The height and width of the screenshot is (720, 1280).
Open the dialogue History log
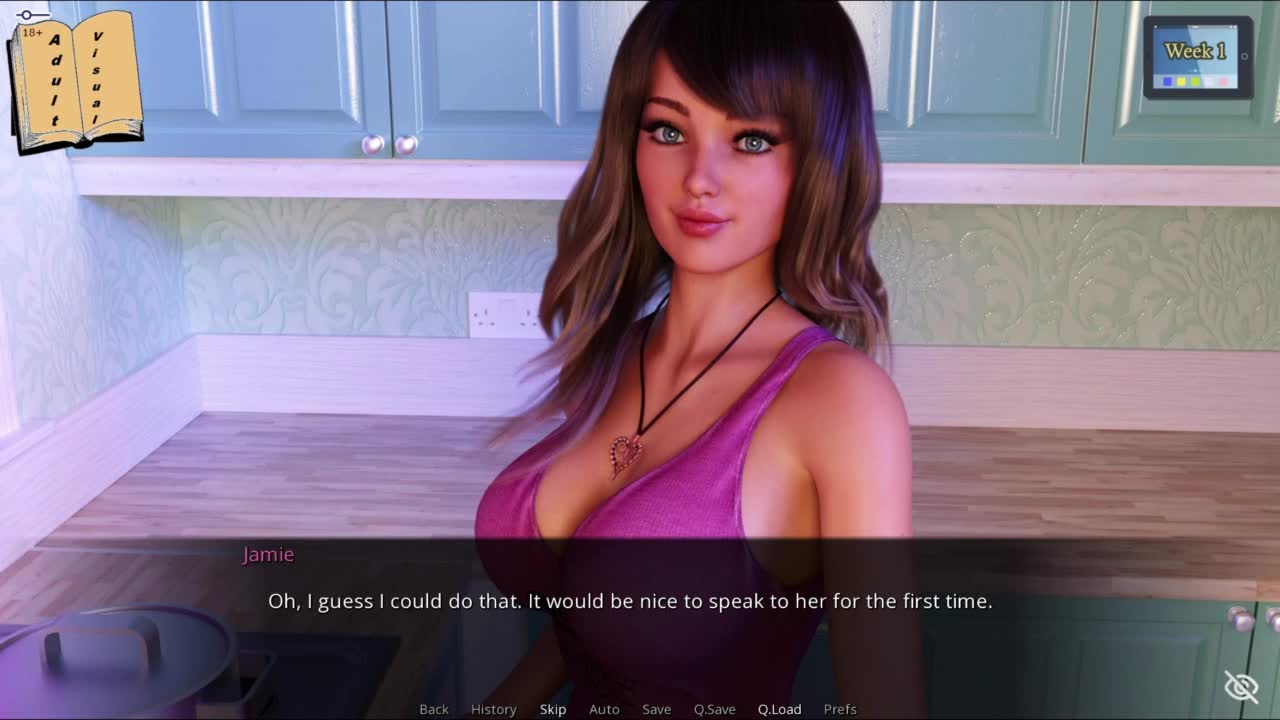tap(493, 709)
